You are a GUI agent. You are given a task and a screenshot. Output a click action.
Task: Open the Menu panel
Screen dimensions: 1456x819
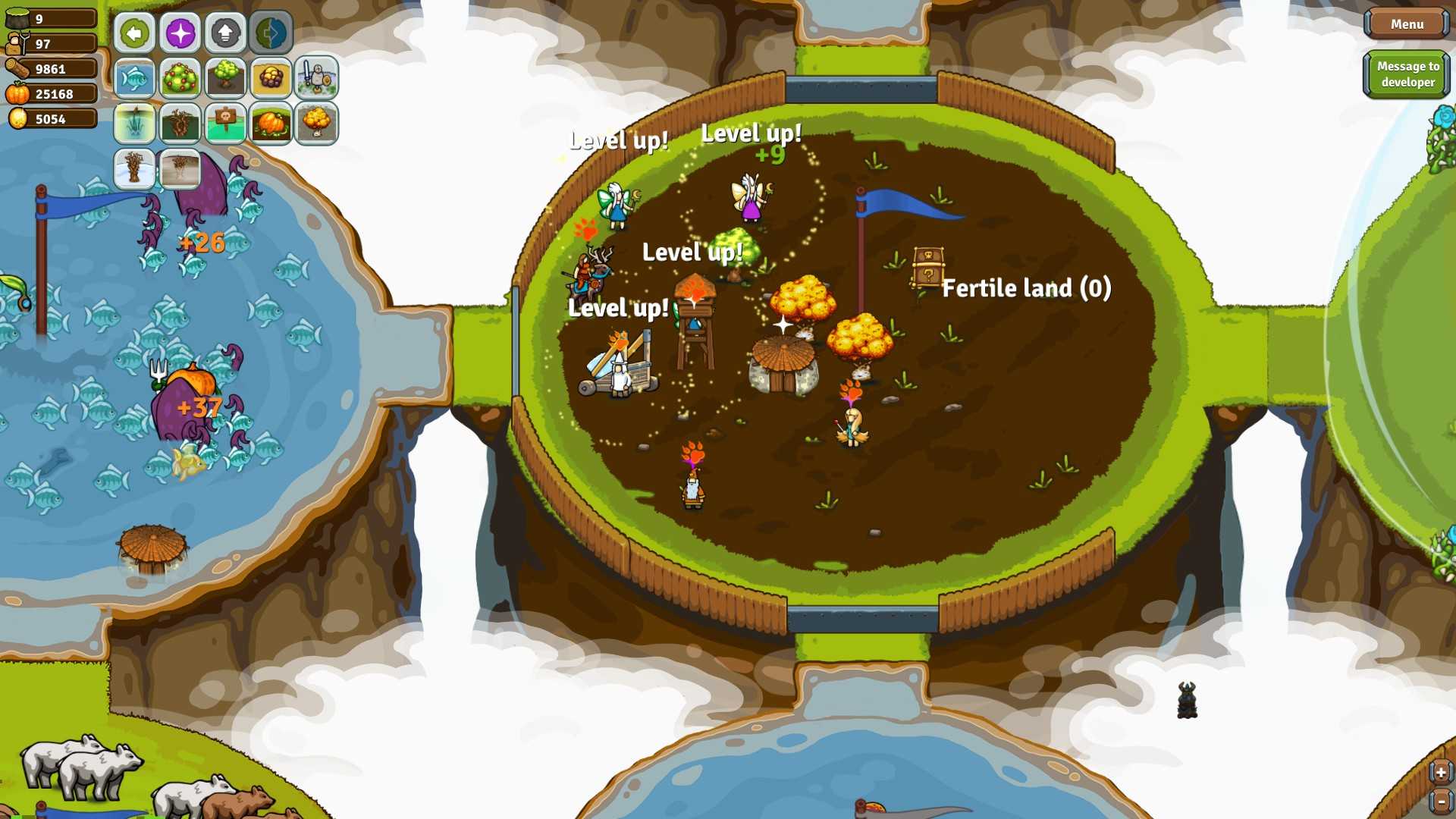[1407, 24]
